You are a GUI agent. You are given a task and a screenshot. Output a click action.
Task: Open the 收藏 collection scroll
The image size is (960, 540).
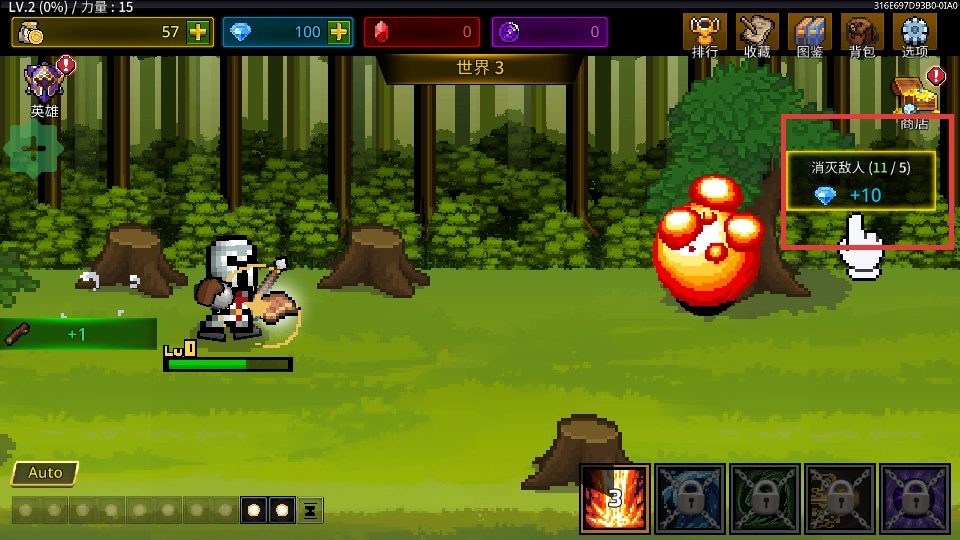(757, 33)
